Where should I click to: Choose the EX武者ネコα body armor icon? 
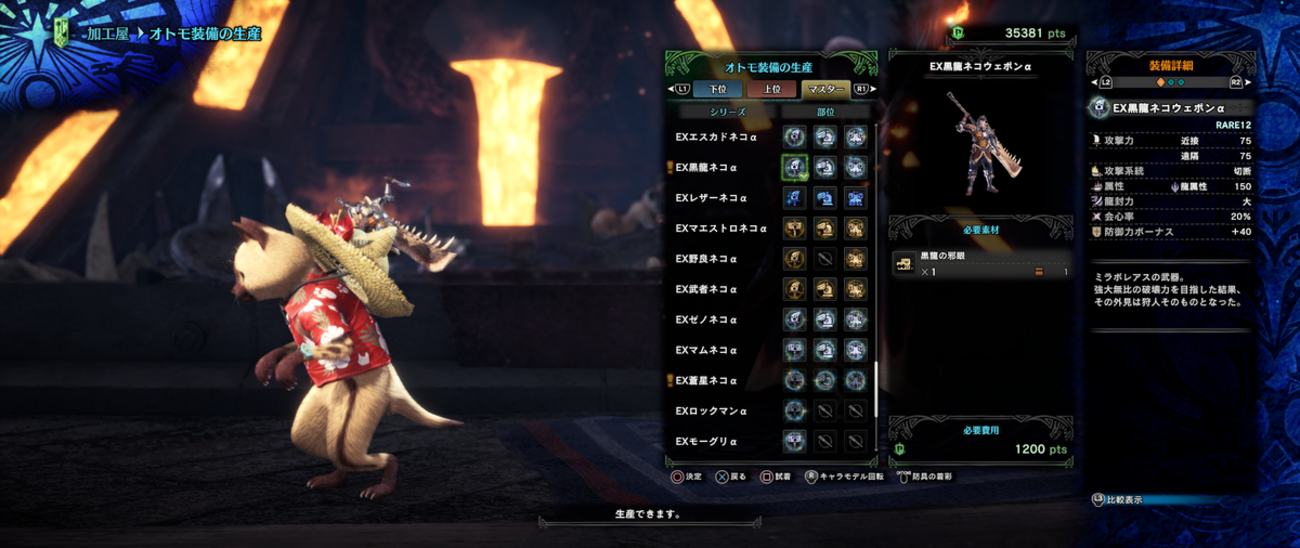coord(855,290)
